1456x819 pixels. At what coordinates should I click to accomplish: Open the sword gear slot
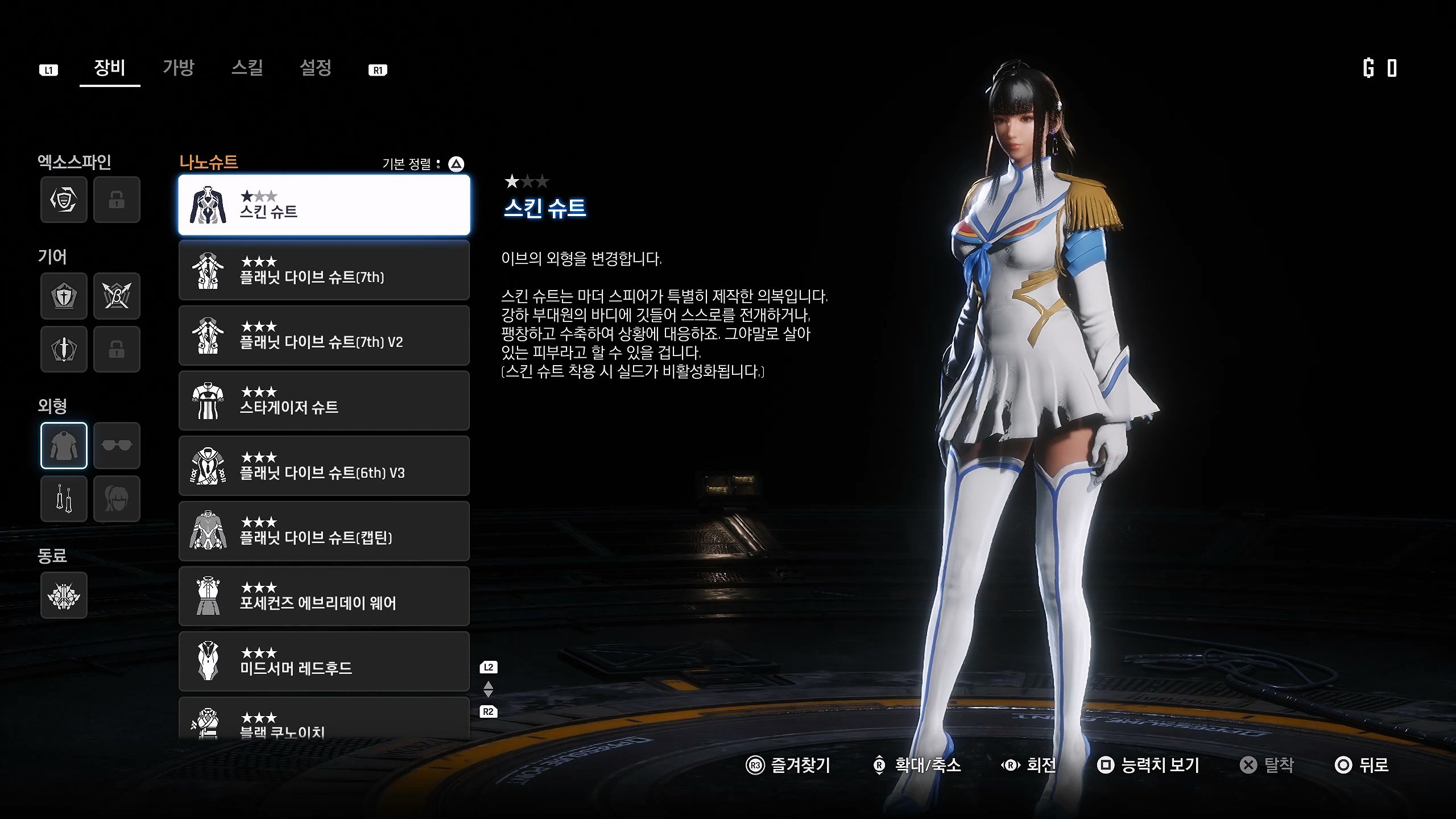pyautogui.click(x=64, y=349)
